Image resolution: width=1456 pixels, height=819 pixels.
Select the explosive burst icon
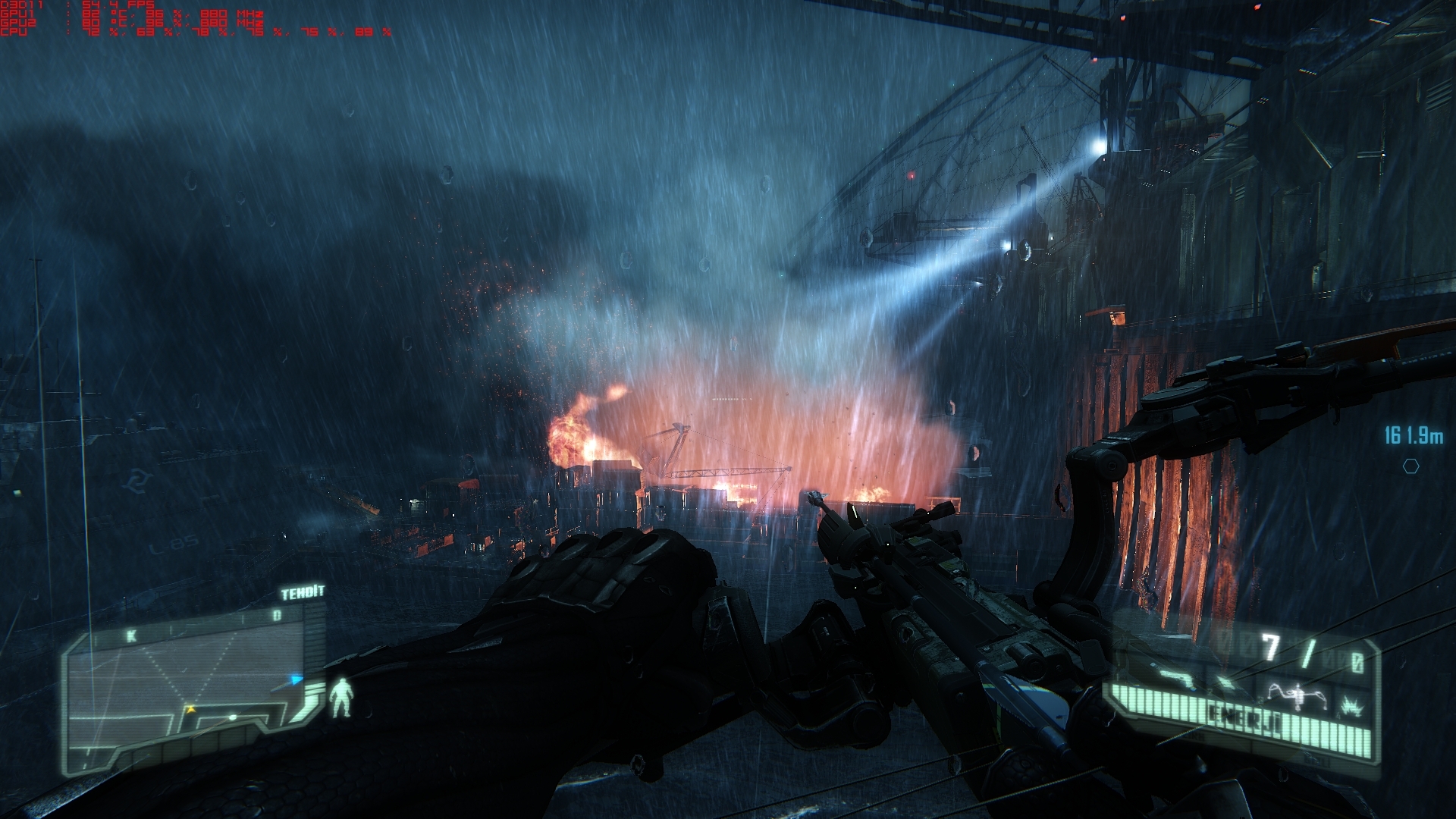pos(1351,707)
